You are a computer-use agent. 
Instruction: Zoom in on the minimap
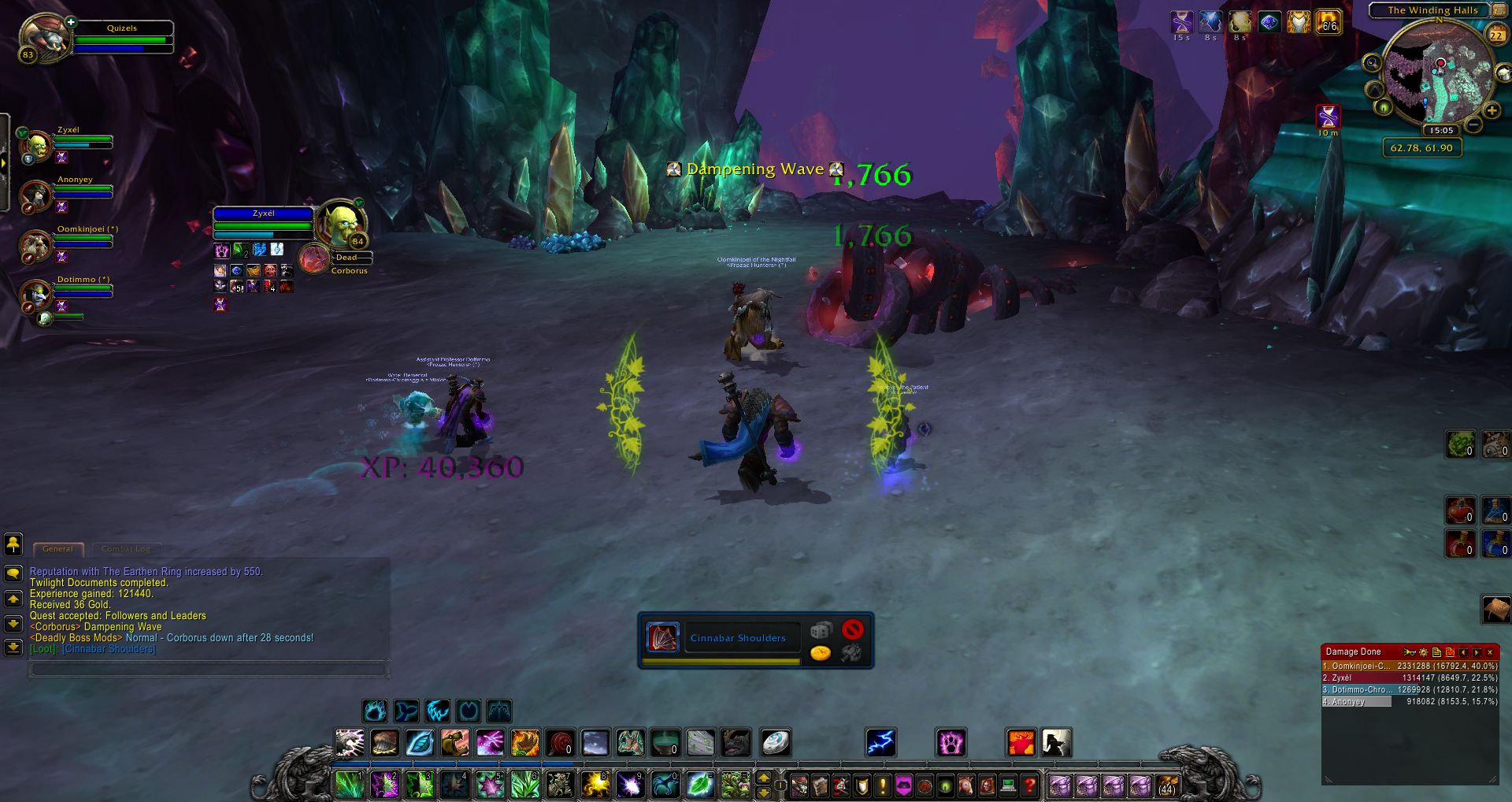[x=1492, y=111]
